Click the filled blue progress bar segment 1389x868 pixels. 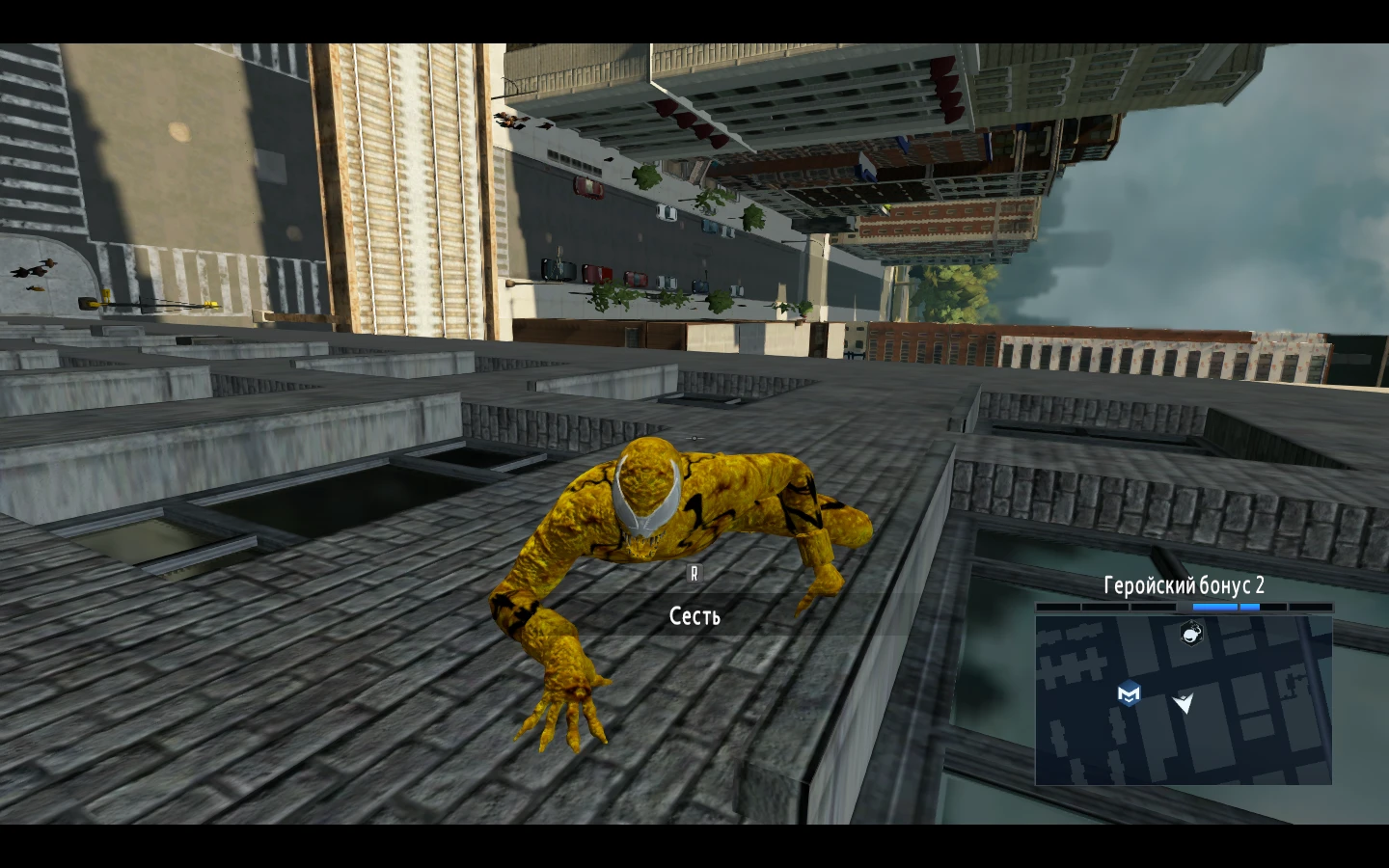[x=1216, y=607]
